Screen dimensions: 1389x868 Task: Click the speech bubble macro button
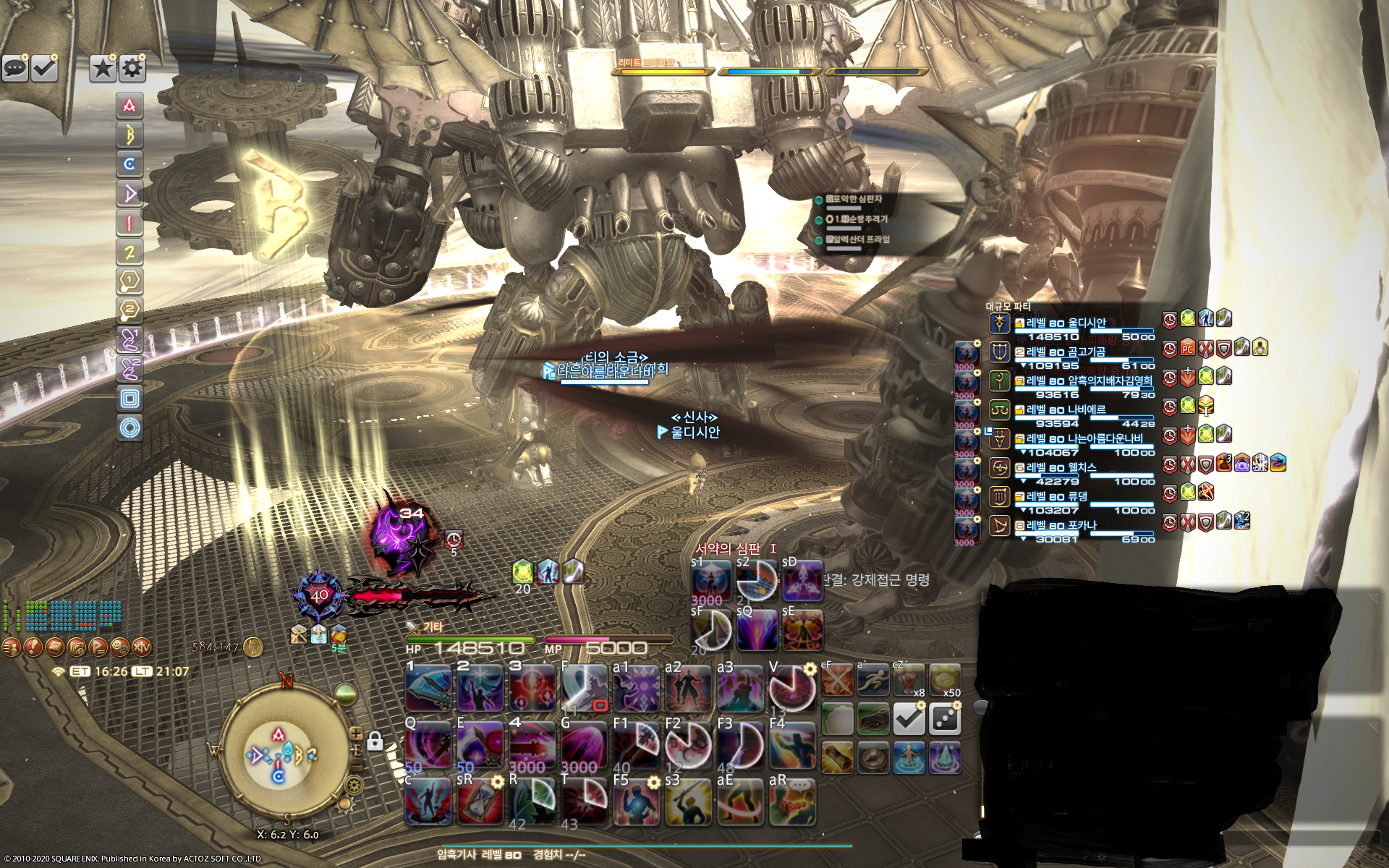tap(15, 68)
